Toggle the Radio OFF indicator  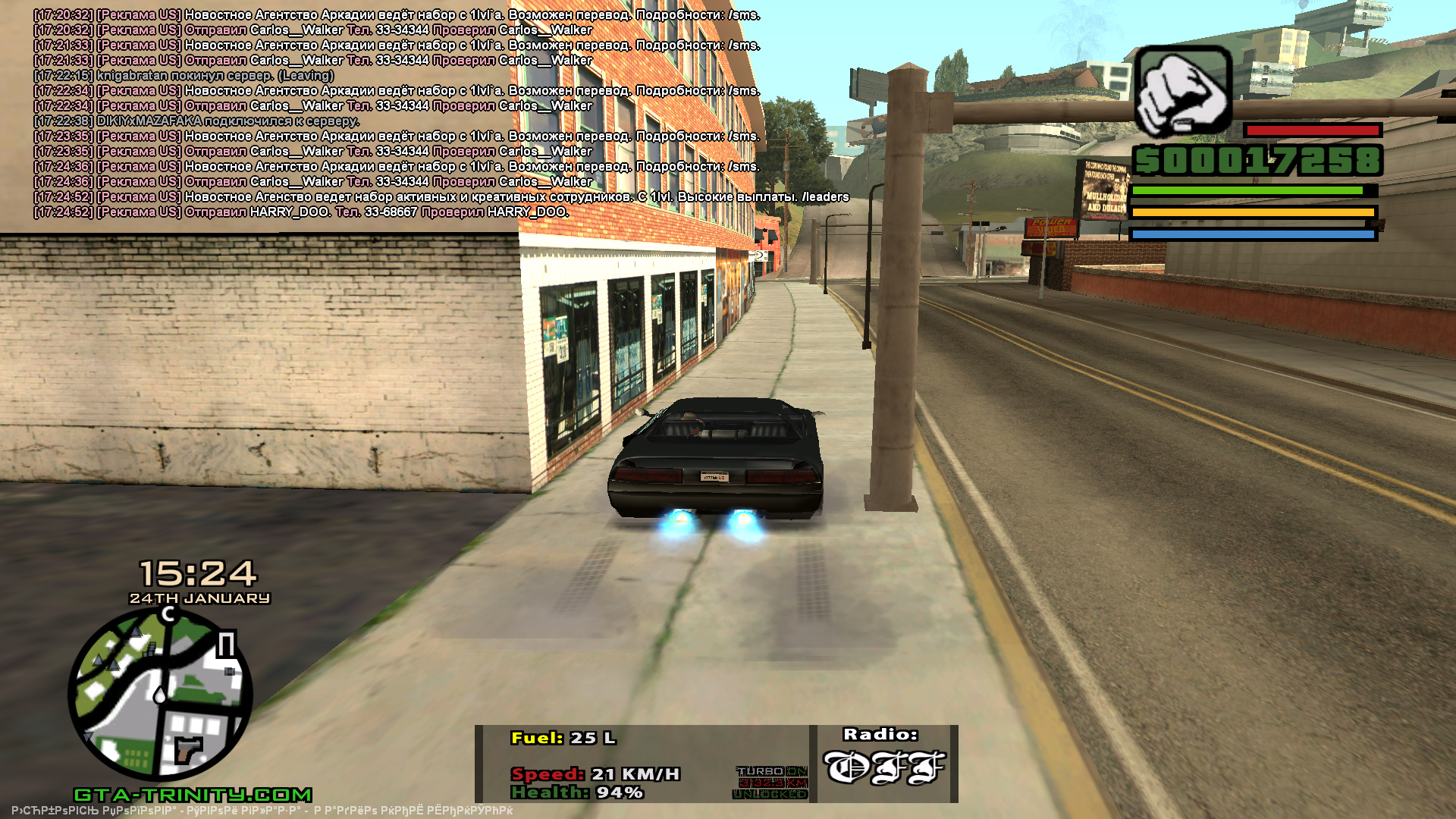(884, 767)
